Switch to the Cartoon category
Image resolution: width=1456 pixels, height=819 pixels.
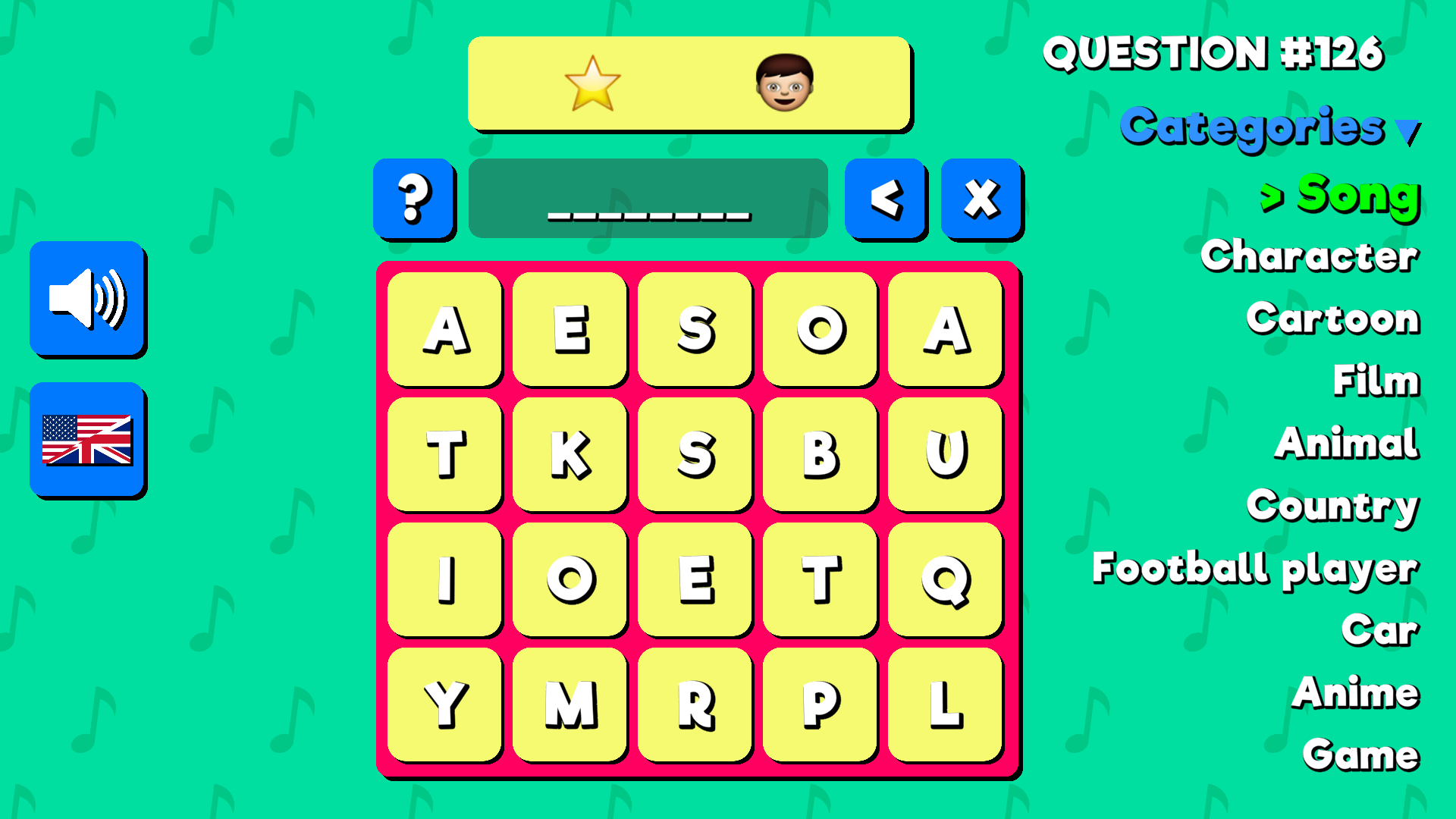pyautogui.click(x=1333, y=319)
